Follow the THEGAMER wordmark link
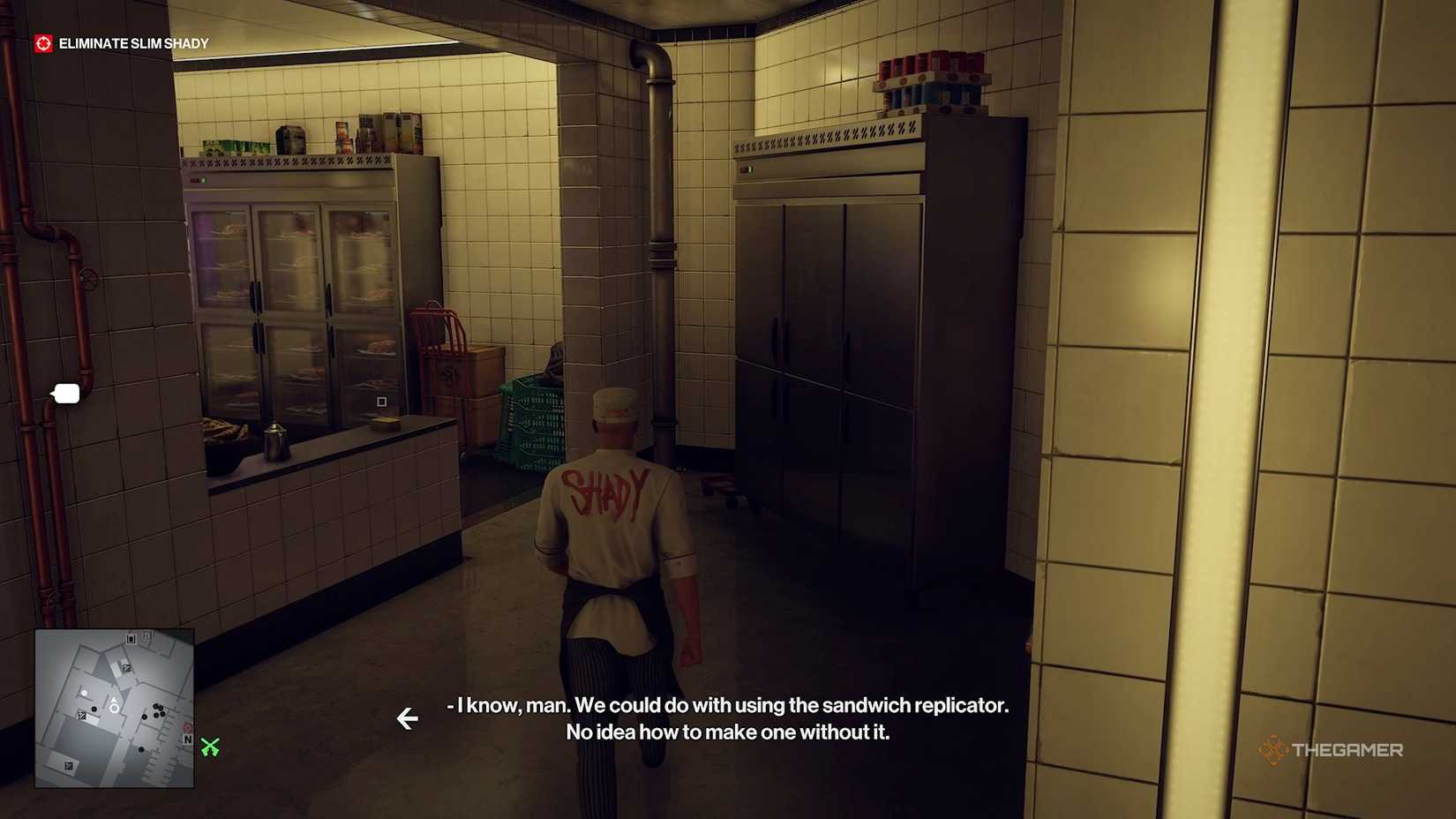The width and height of the screenshot is (1456, 819). tap(1347, 750)
